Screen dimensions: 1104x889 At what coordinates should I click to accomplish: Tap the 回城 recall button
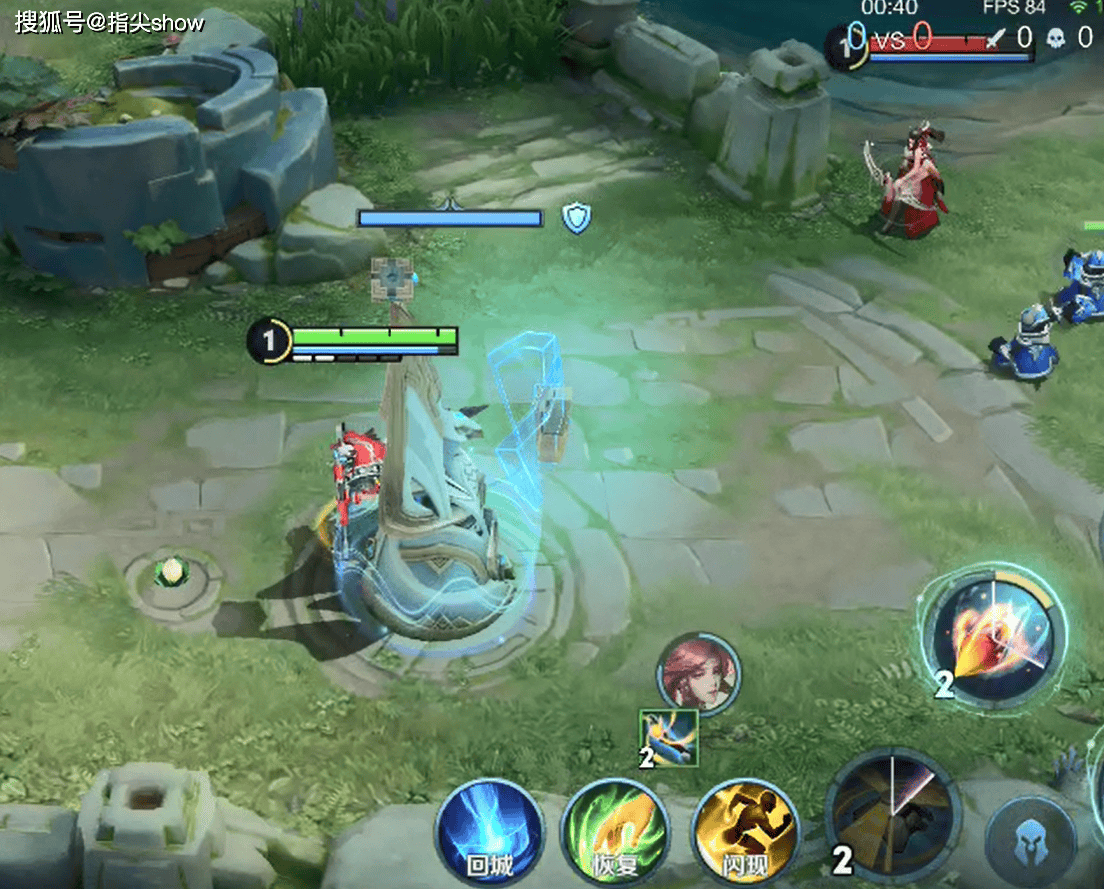(489, 832)
